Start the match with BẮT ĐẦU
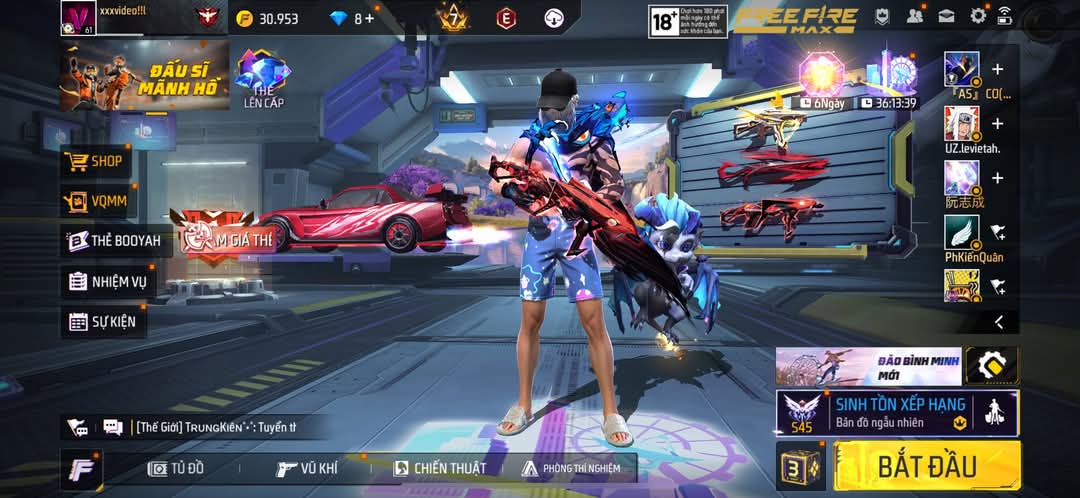This screenshot has height=498, width=1080. [x=927, y=466]
